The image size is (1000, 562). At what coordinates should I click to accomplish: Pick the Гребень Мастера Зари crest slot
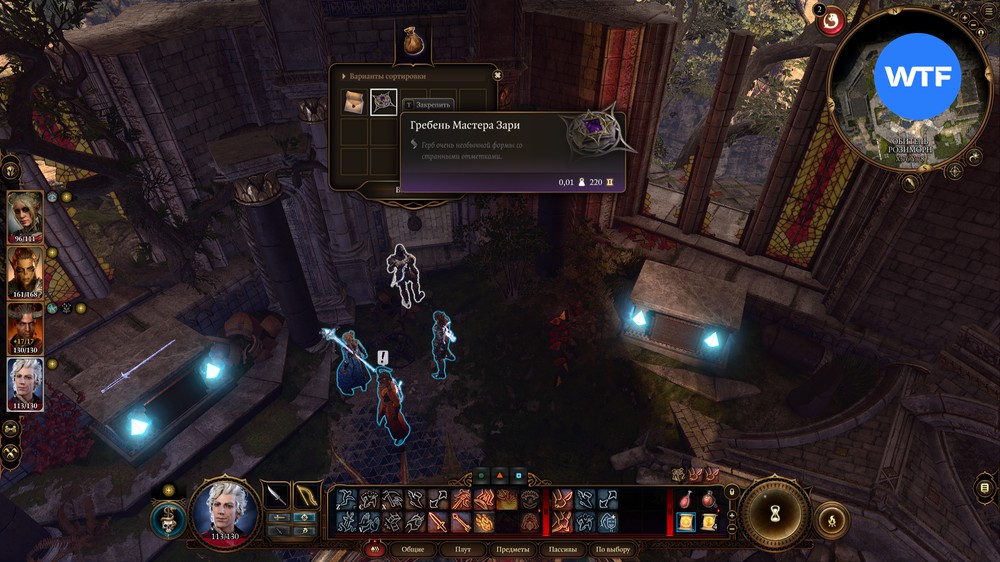point(384,101)
